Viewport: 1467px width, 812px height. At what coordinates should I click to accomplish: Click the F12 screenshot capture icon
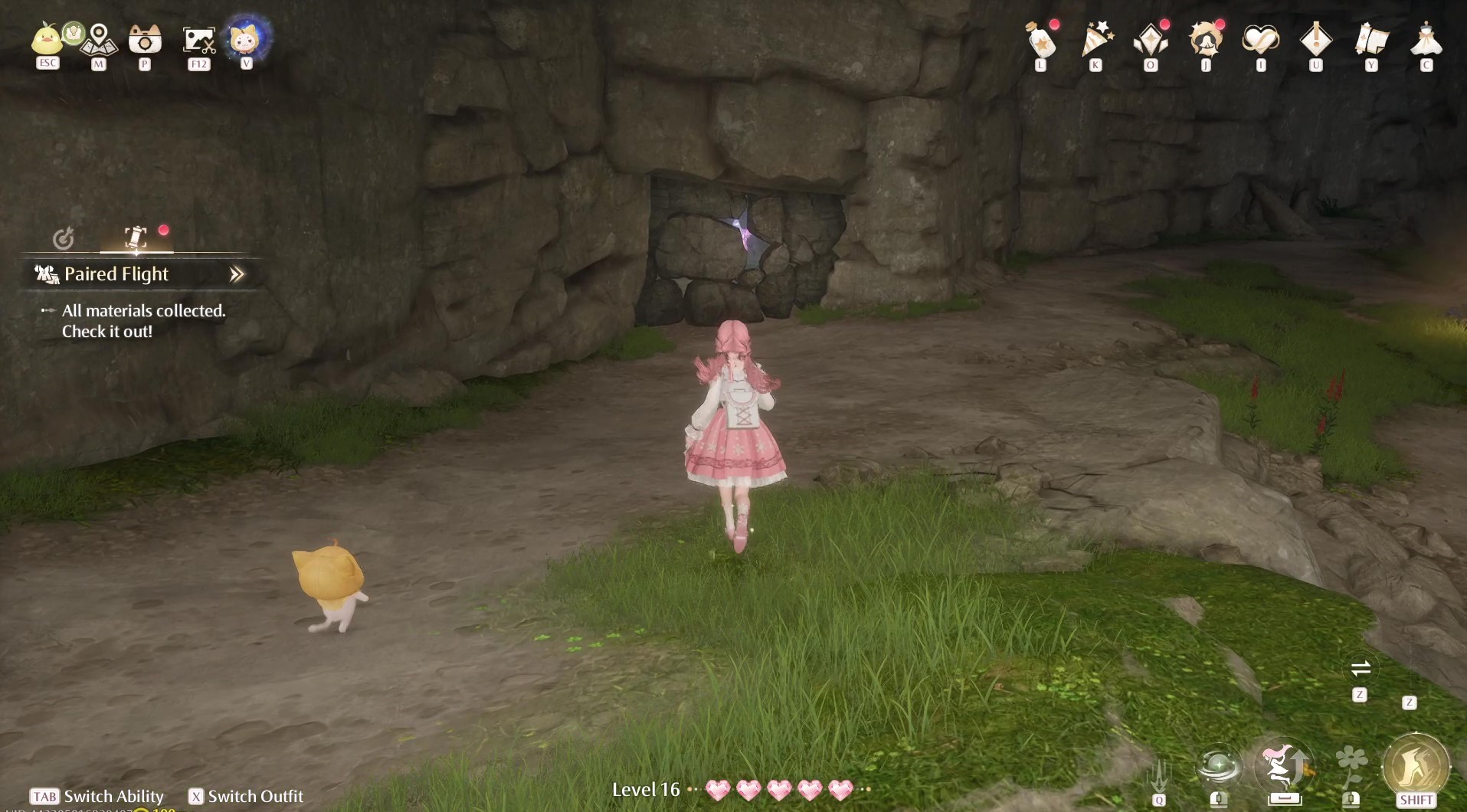(198, 40)
